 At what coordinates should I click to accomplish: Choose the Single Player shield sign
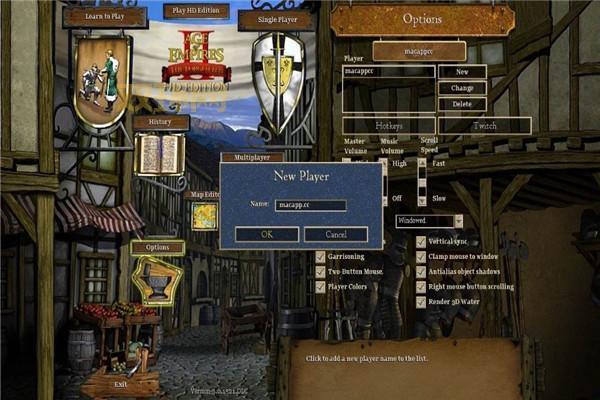tap(276, 20)
